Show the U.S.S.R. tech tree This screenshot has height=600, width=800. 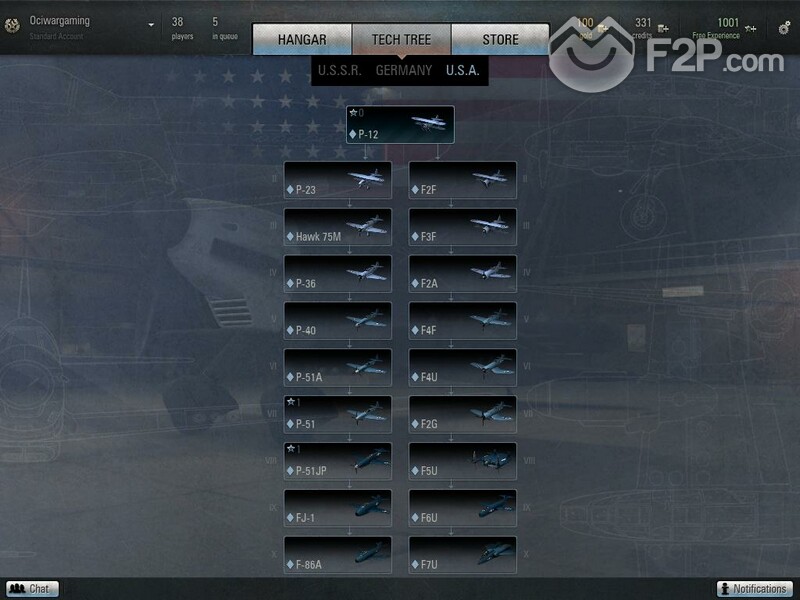click(x=339, y=71)
